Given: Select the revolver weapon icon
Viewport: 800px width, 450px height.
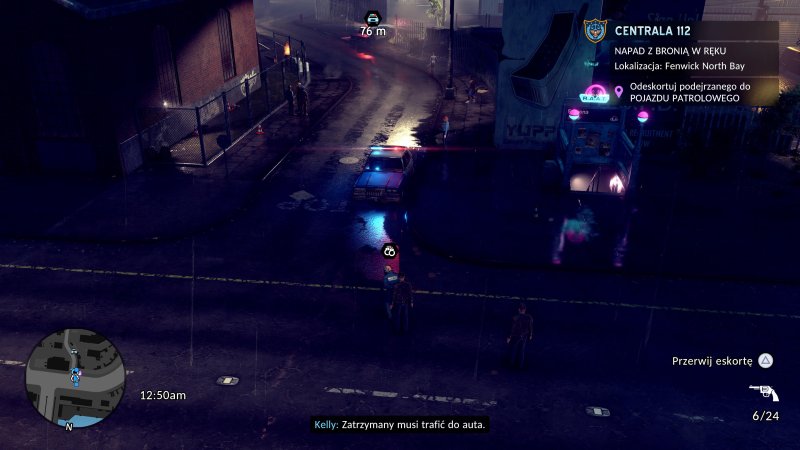Looking at the screenshot, I should (763, 392).
